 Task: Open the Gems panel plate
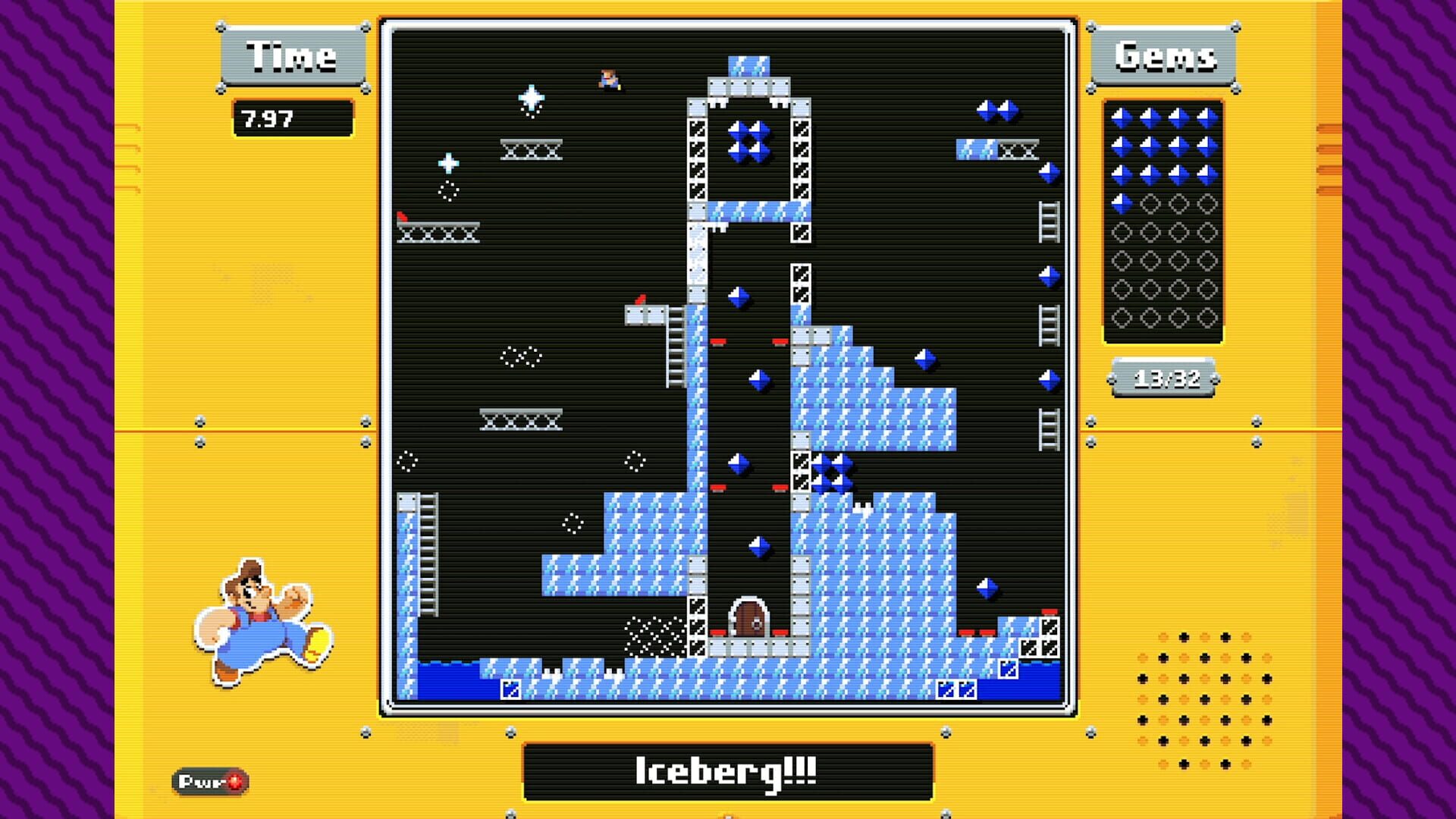[x=1164, y=53]
